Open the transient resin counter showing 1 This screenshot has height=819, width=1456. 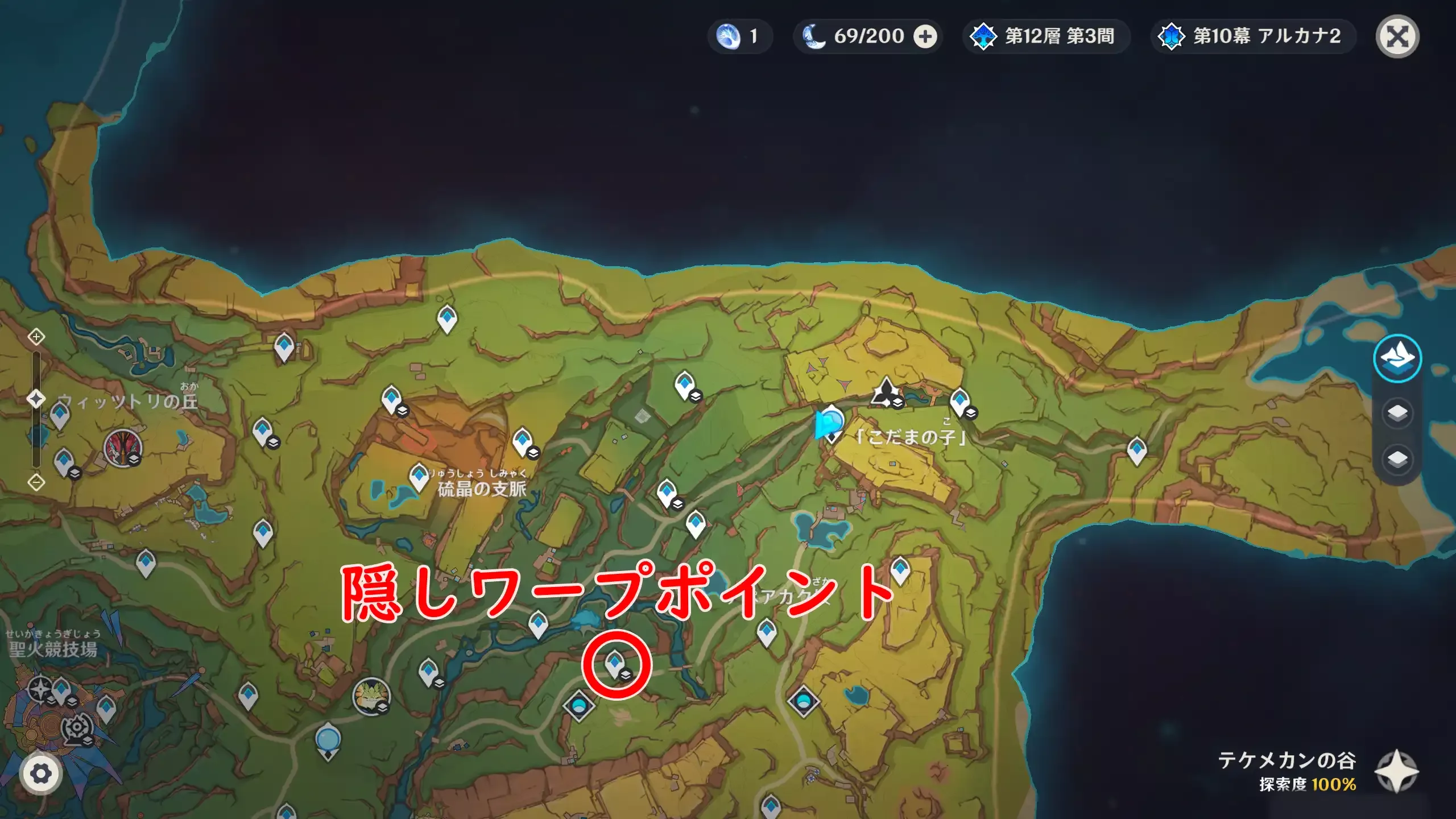739,36
